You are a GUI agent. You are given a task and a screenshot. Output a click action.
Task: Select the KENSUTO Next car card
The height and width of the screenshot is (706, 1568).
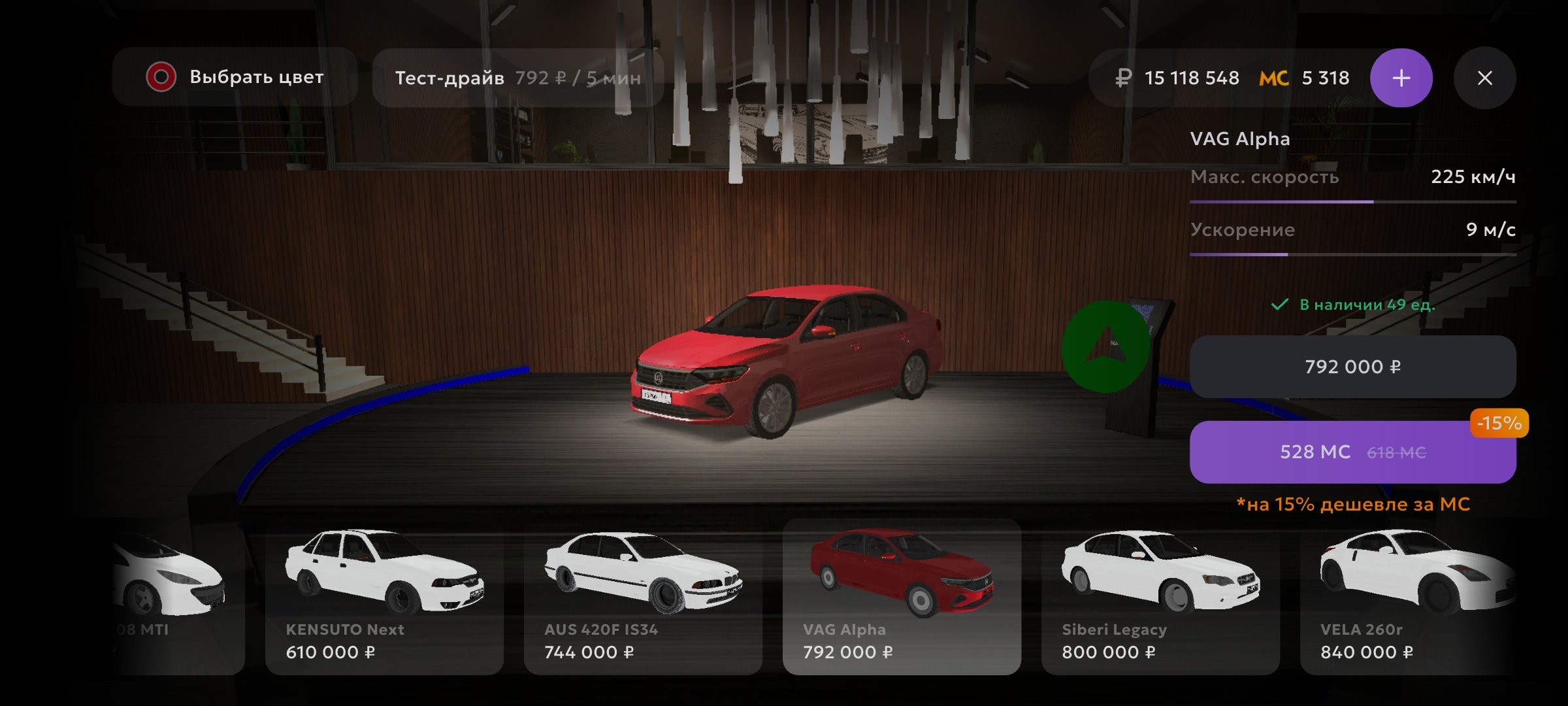coord(384,596)
